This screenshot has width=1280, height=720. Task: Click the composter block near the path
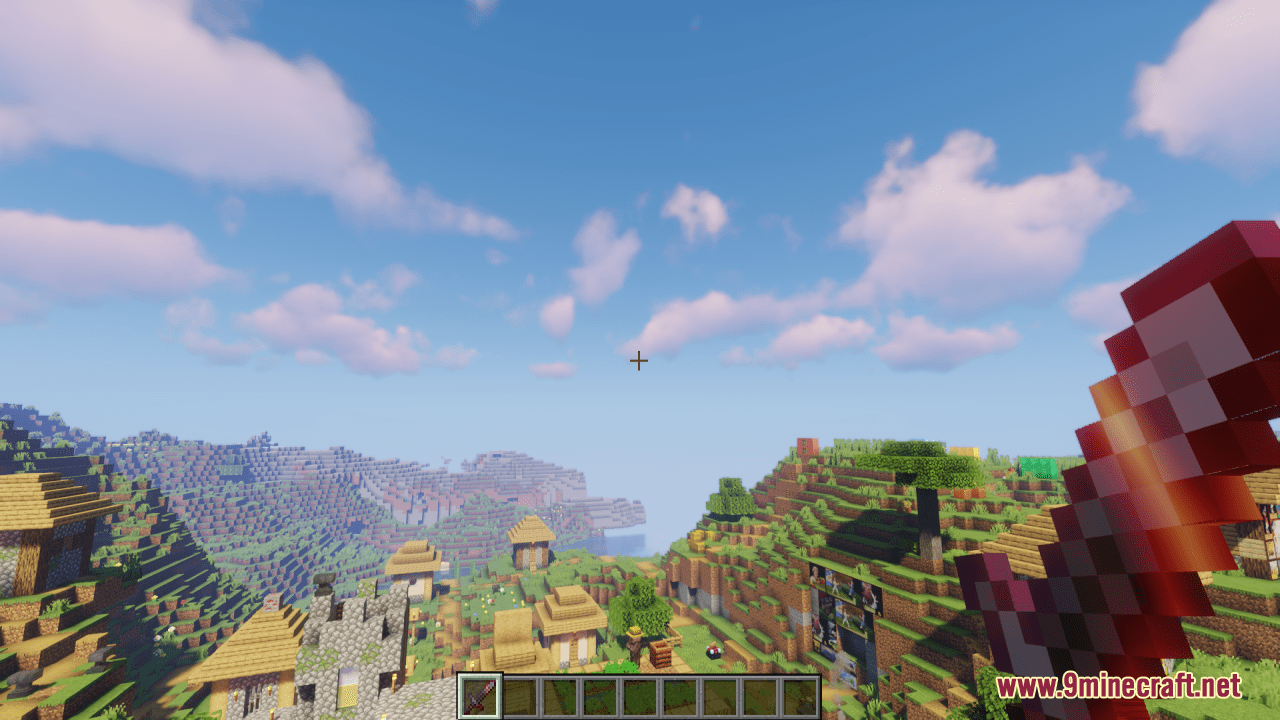[661, 654]
